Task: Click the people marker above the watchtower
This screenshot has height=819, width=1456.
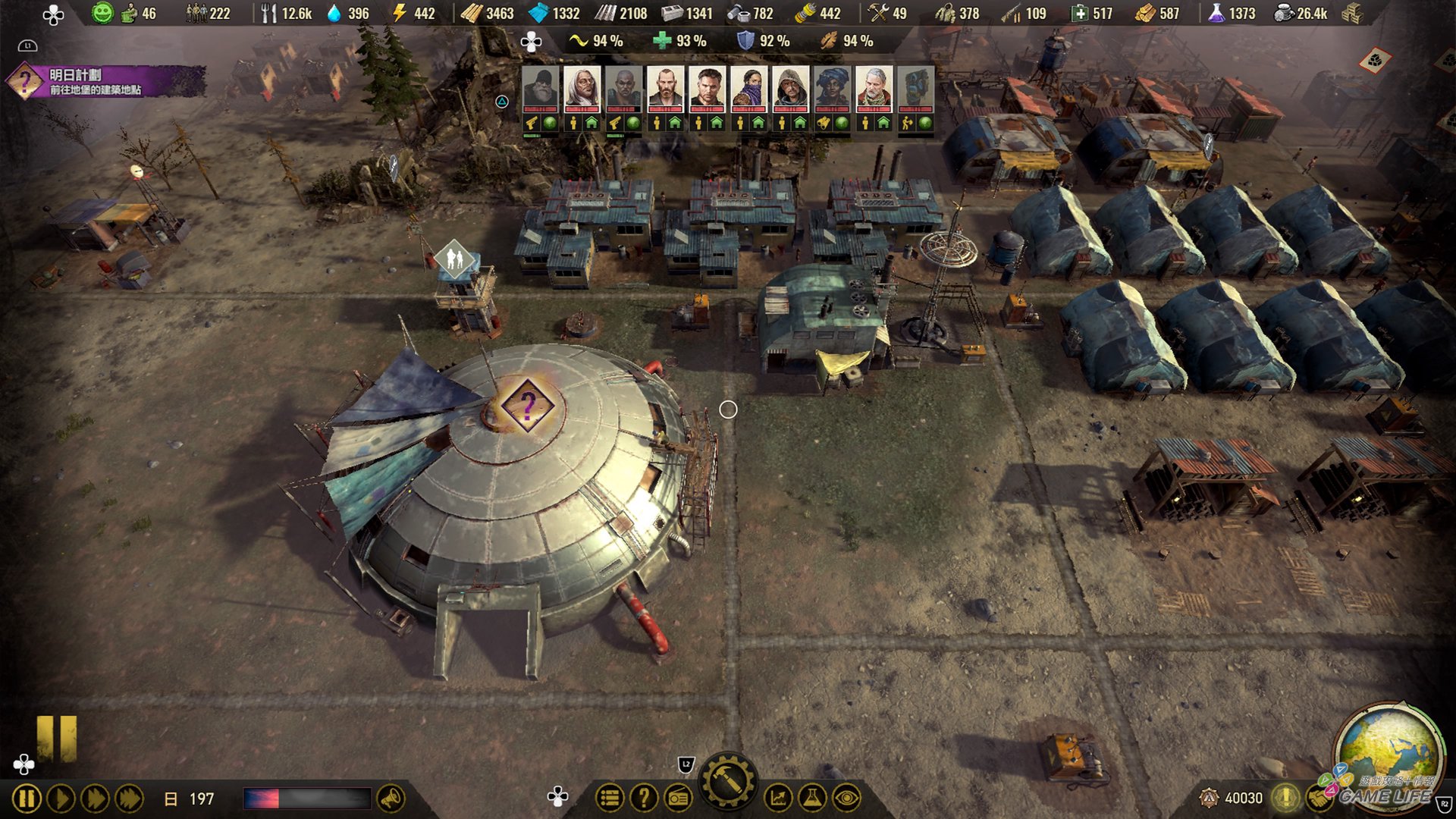Action: (454, 259)
